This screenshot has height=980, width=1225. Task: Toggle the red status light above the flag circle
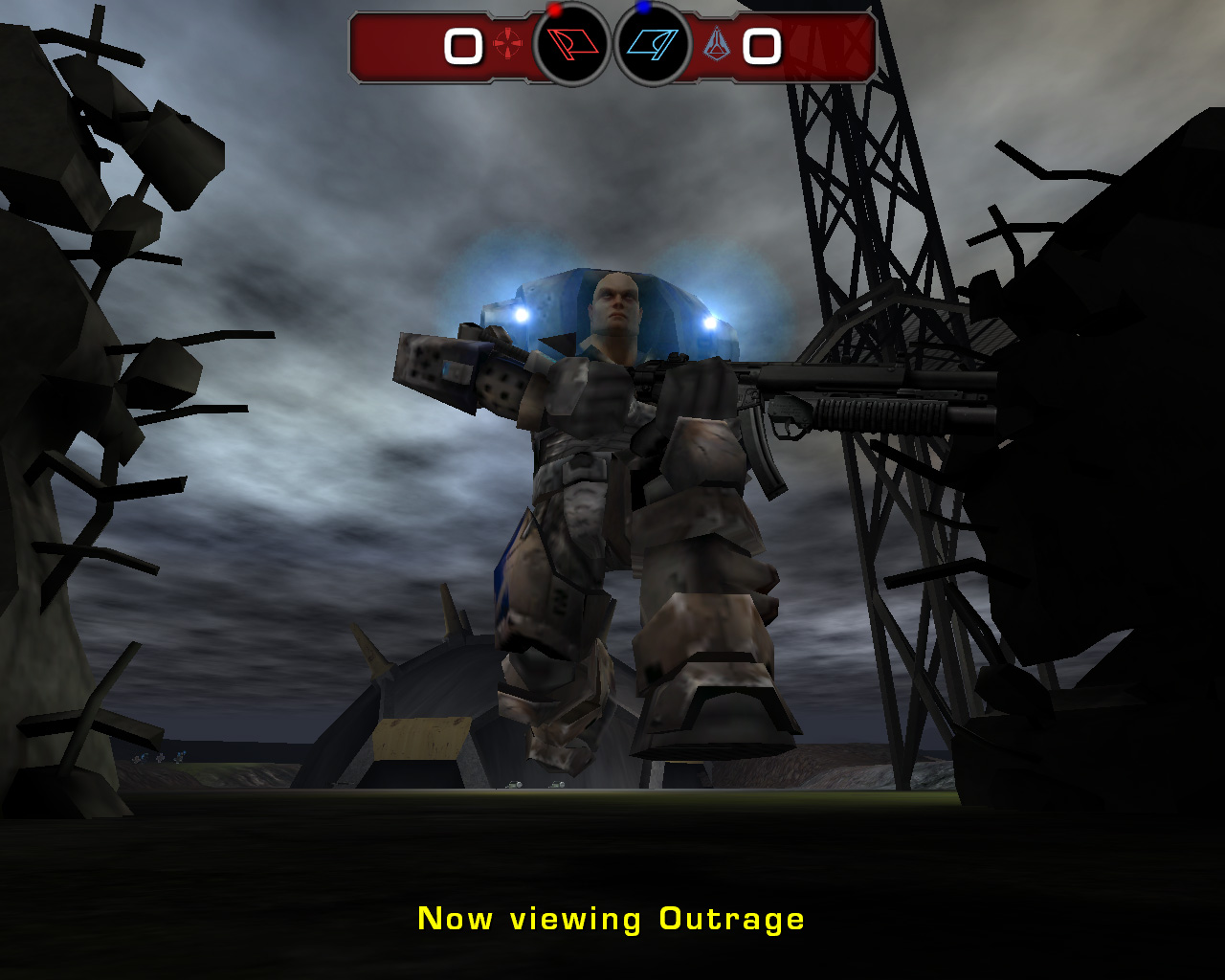tap(555, 10)
